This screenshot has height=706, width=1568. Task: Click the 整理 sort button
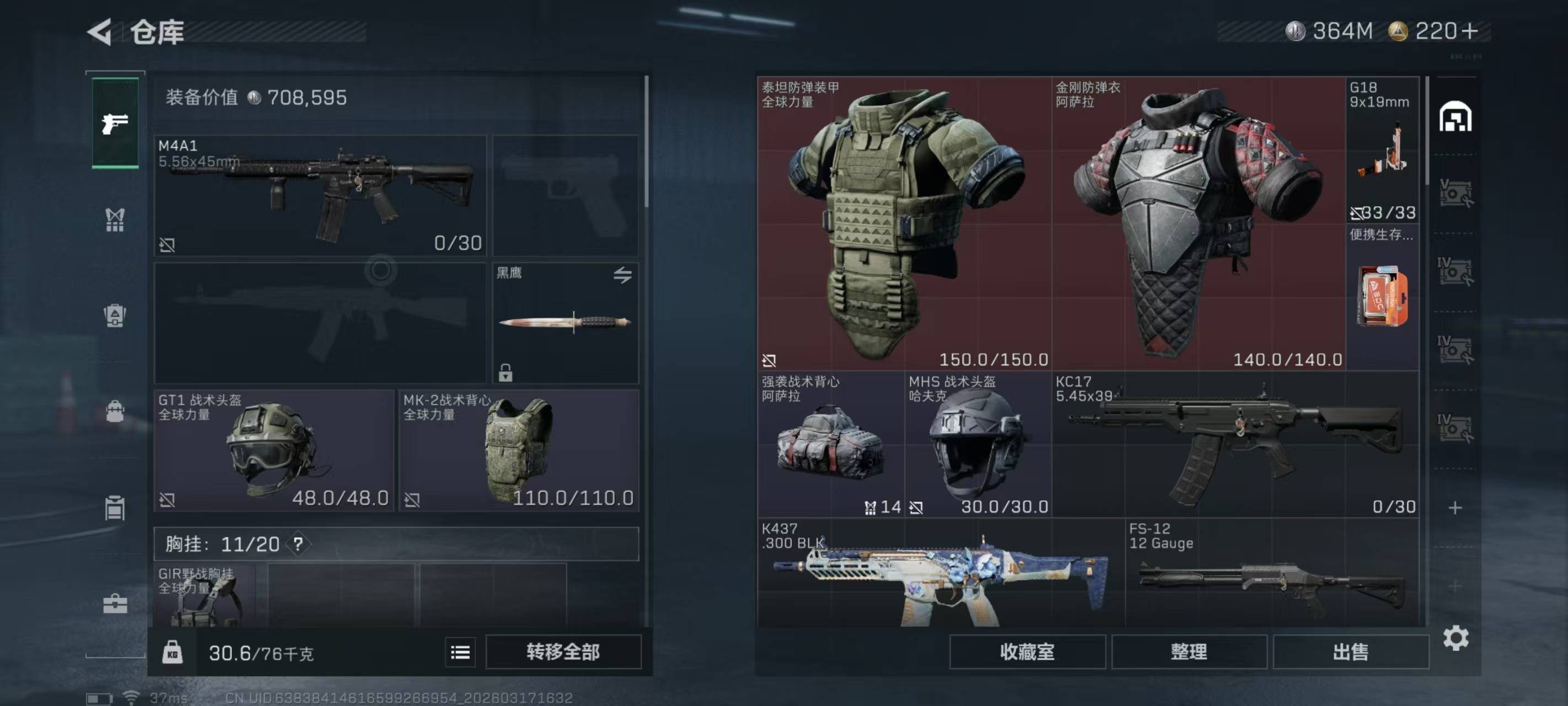(1189, 652)
